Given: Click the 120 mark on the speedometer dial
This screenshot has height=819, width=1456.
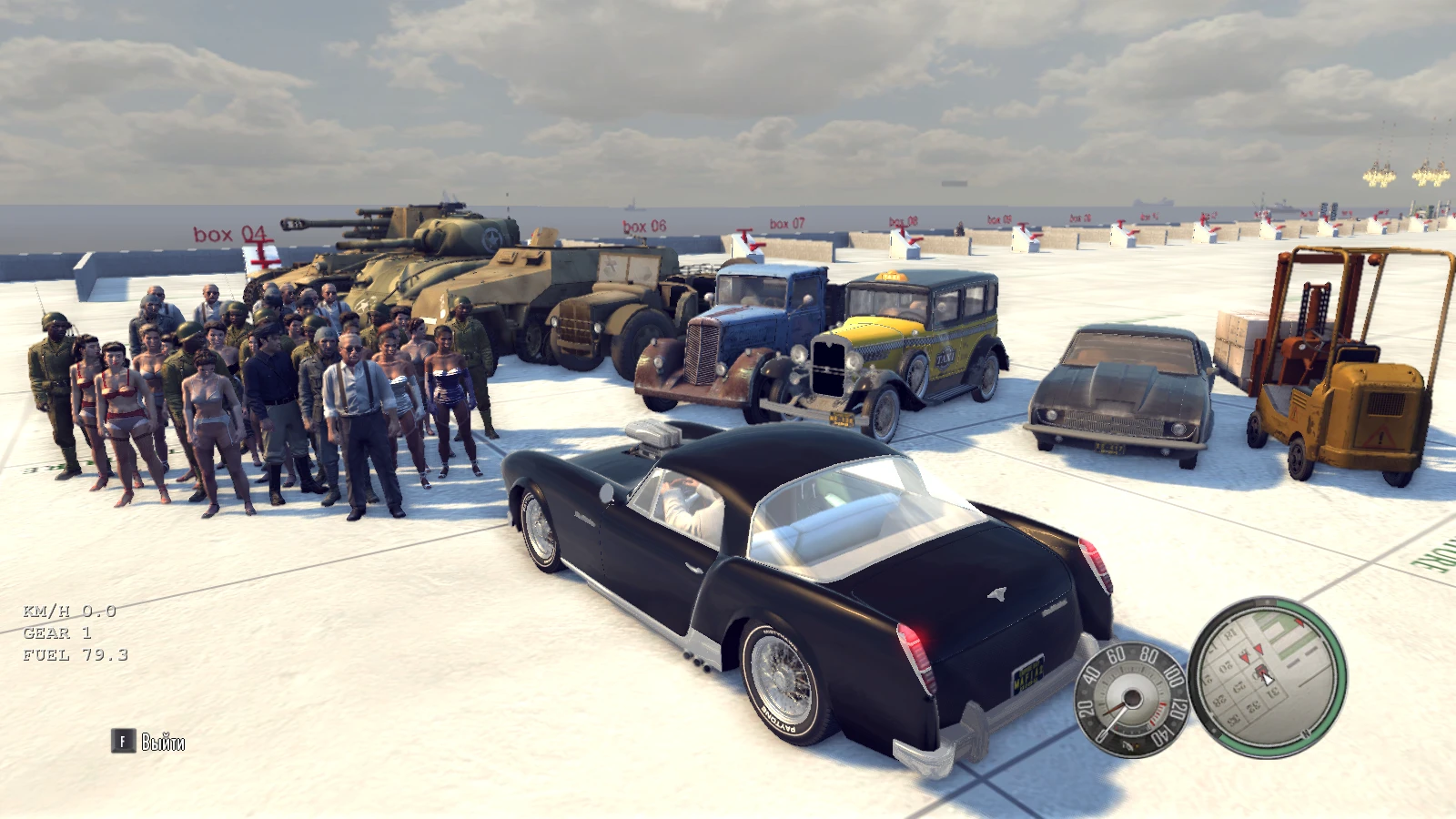Looking at the screenshot, I should pos(1177,709).
